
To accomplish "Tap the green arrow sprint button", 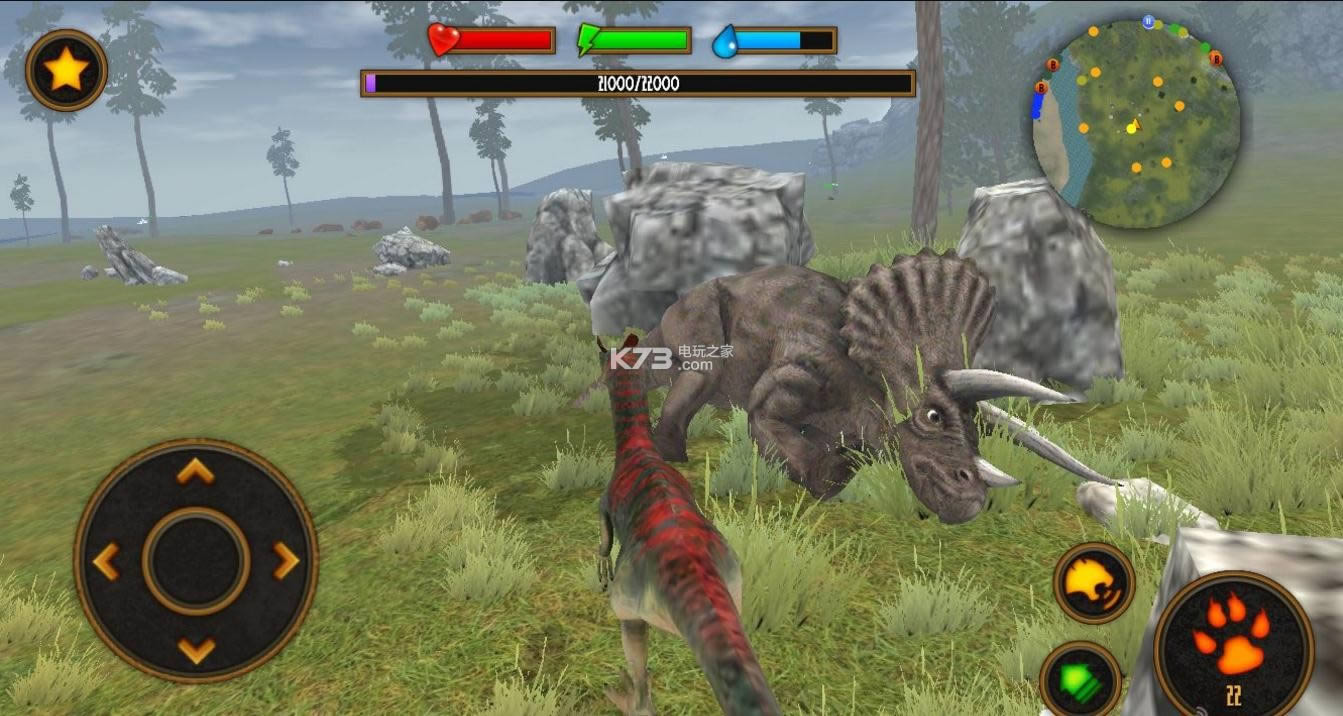I will 1079,680.
